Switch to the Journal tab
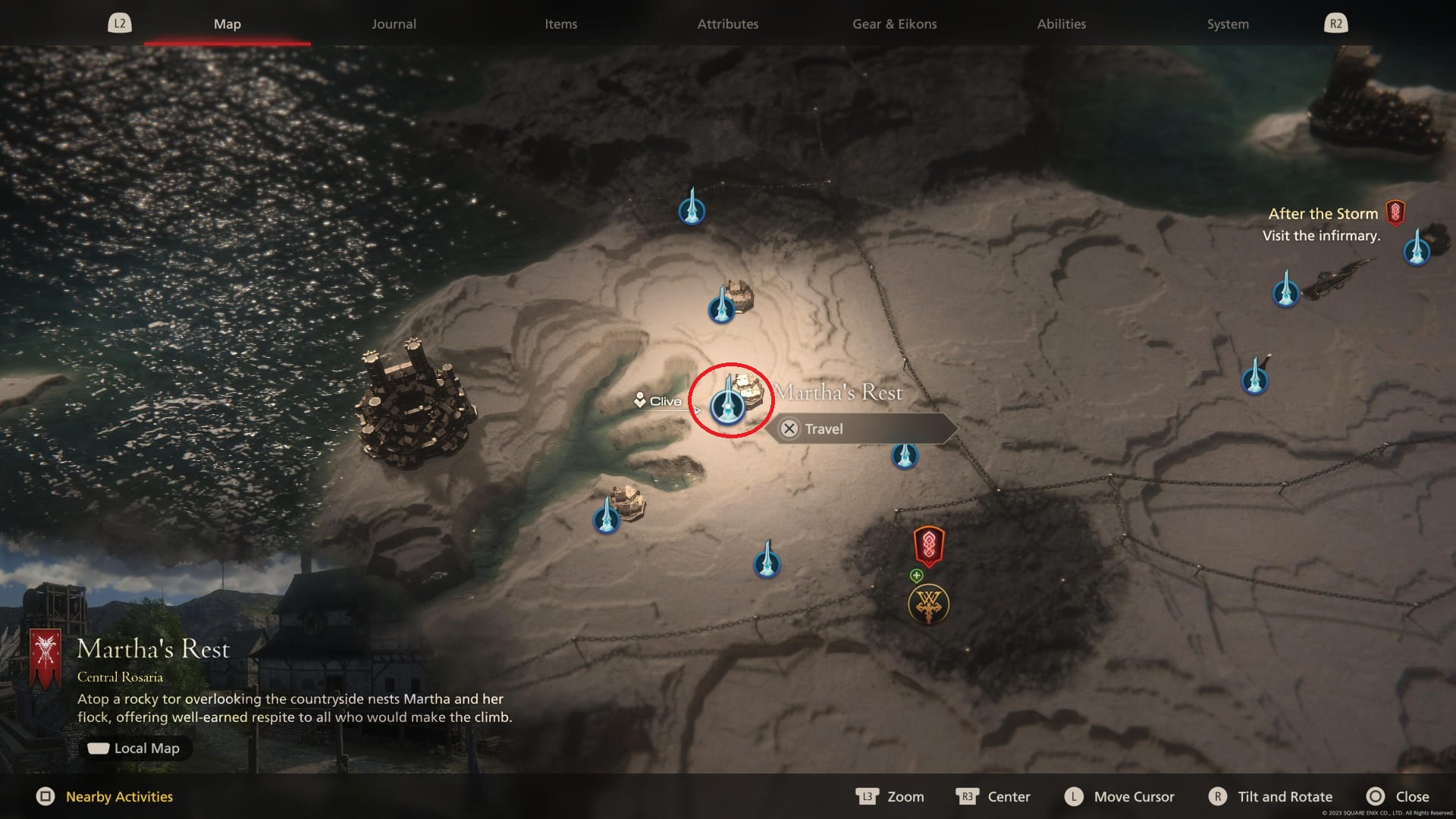The image size is (1456, 819). 393,24
